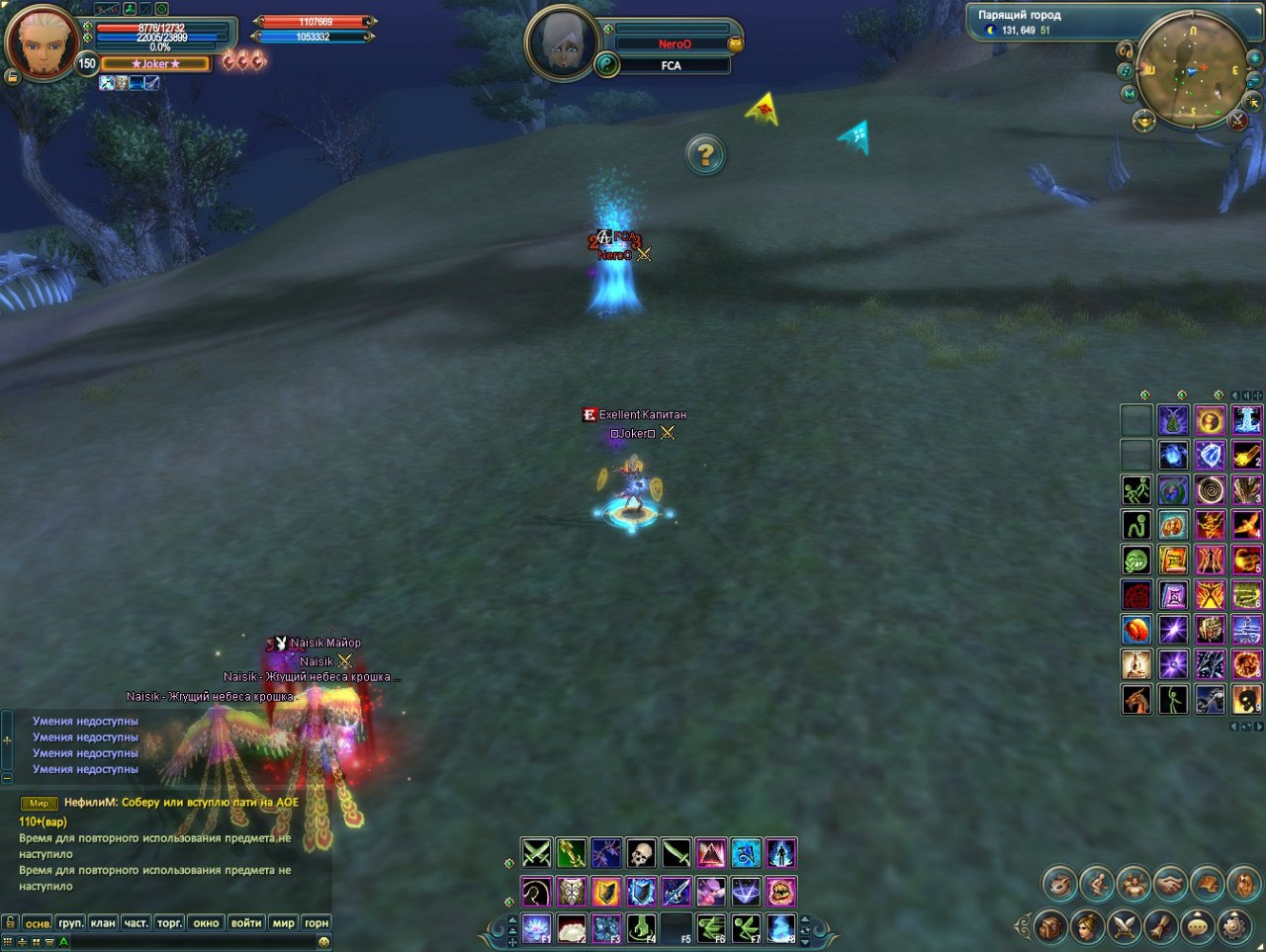Activate the crossed swords attack skill
The height and width of the screenshot is (952, 1266).
point(536,853)
